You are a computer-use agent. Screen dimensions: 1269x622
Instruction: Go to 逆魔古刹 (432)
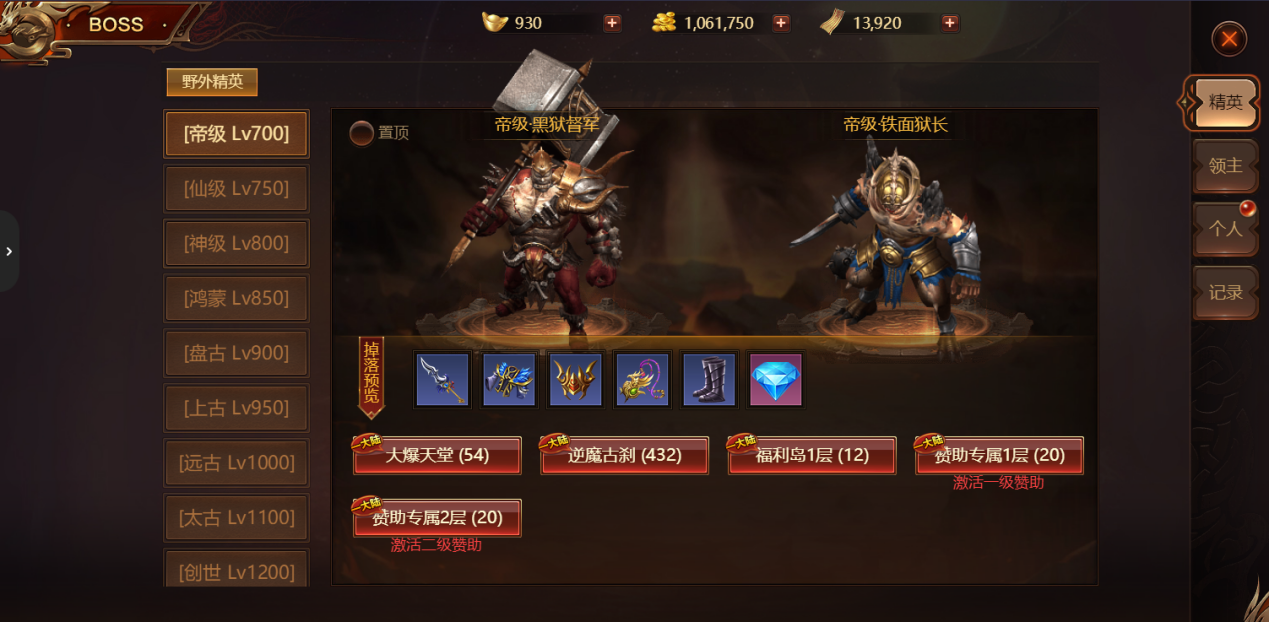[625, 456]
